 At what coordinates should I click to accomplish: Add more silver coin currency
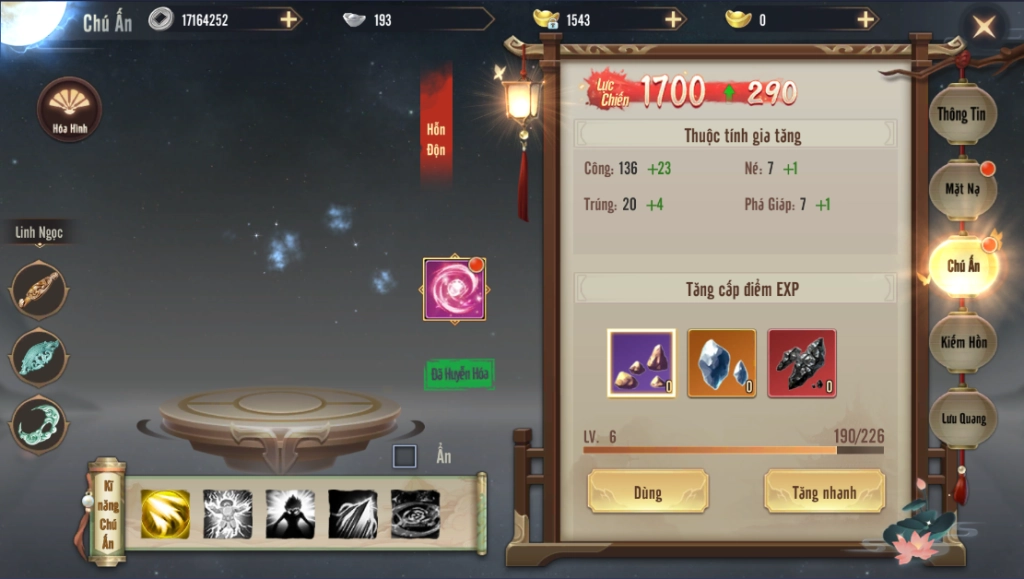pyautogui.click(x=288, y=19)
